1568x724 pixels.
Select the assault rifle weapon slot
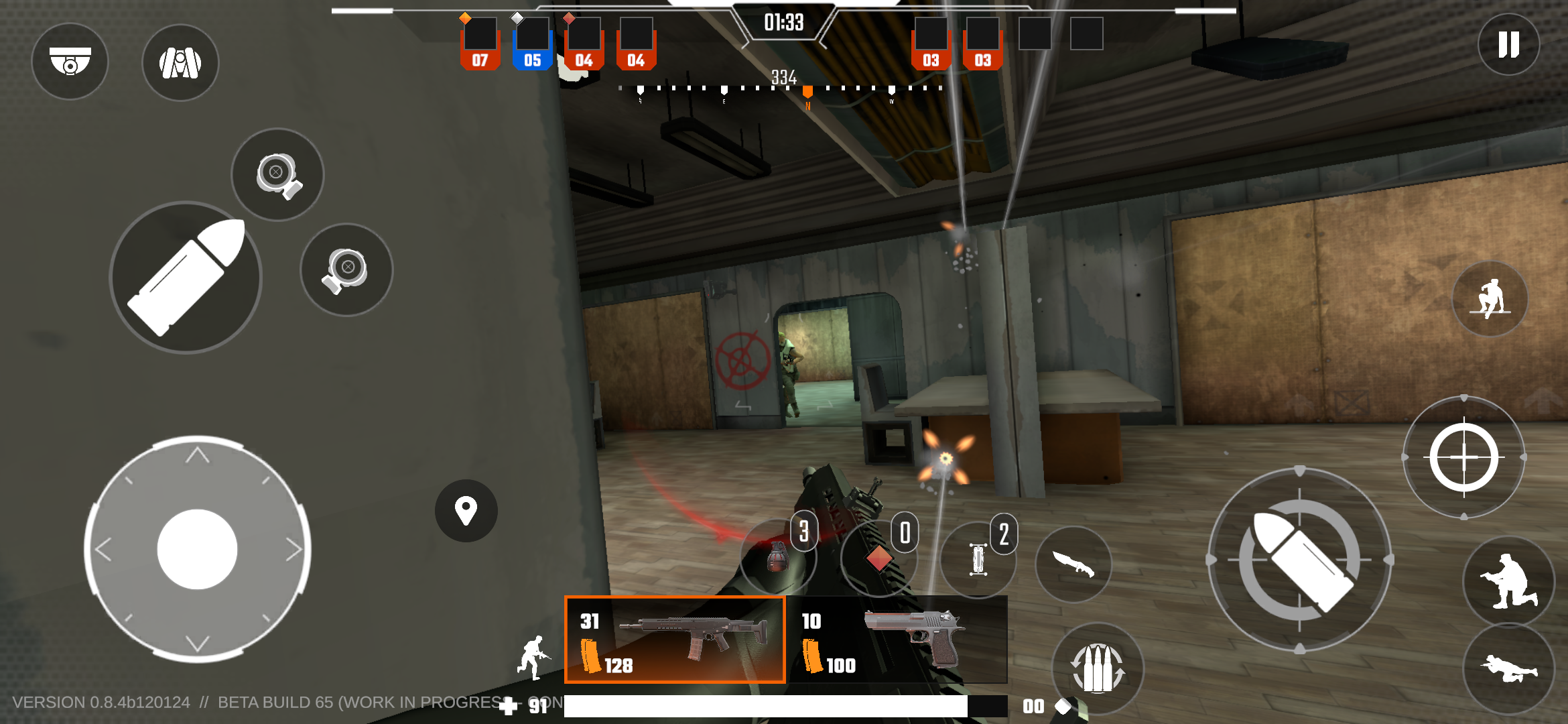click(675, 640)
